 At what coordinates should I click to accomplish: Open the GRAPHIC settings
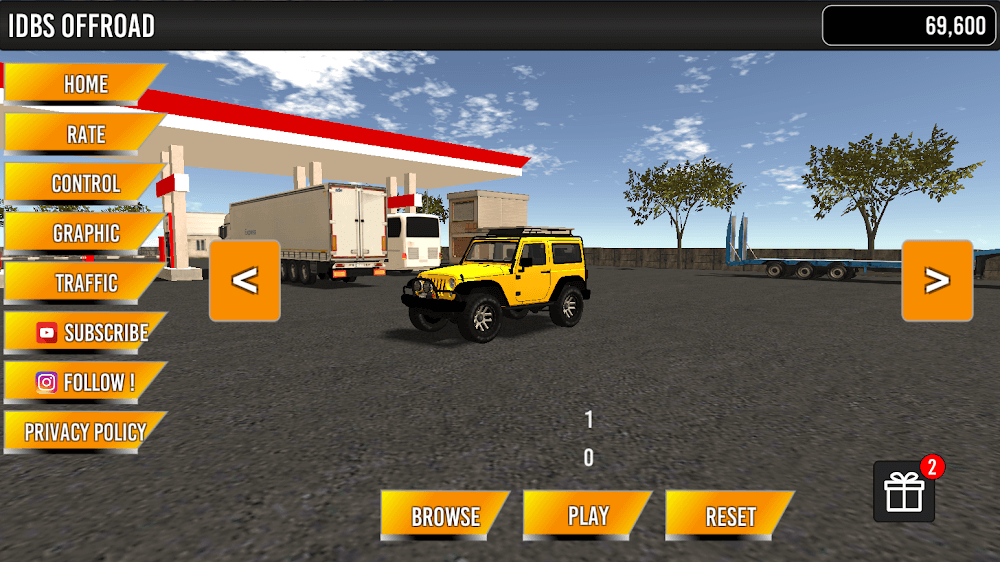click(85, 233)
